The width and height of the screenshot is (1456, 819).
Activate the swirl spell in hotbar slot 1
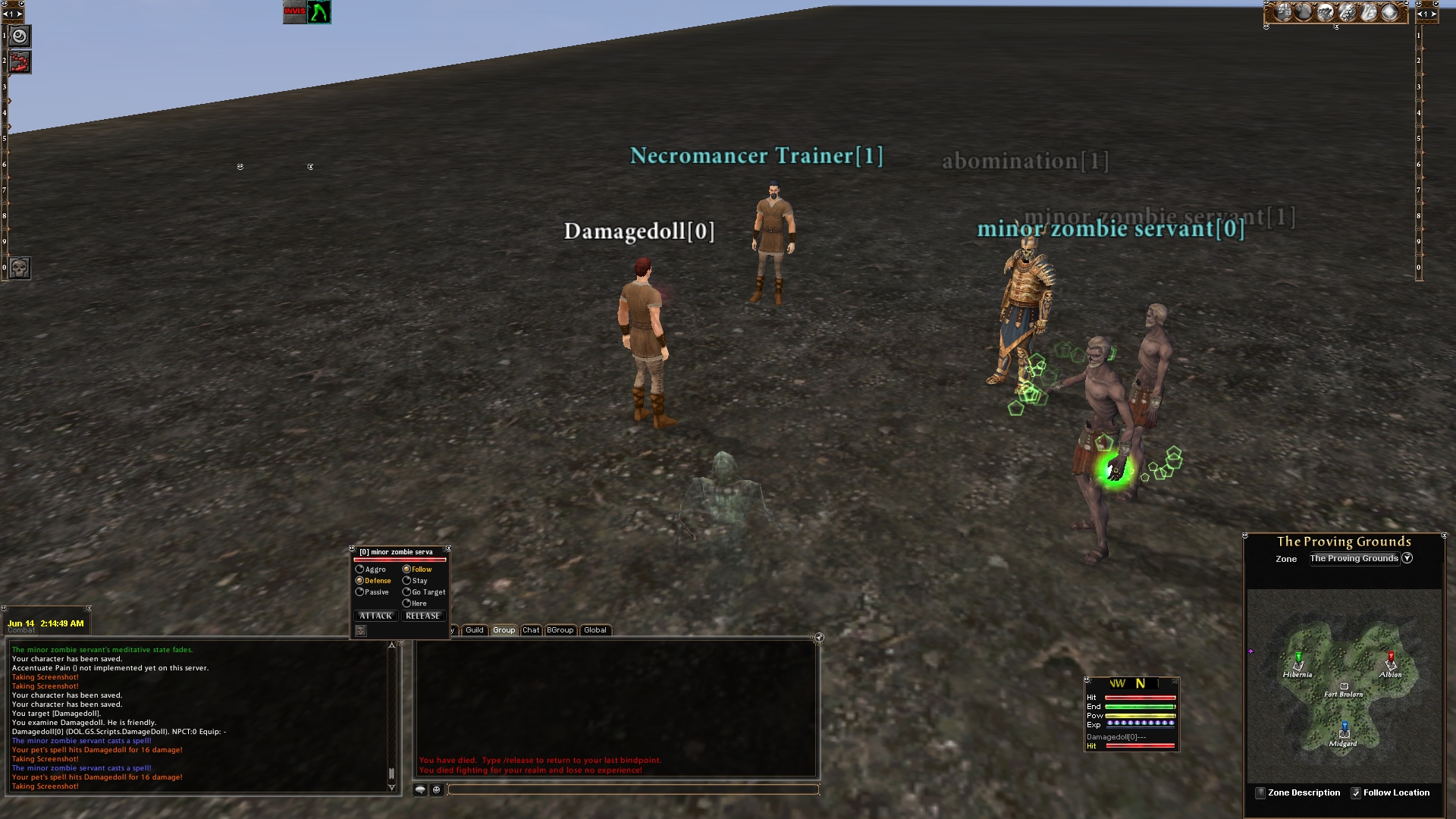(20, 36)
